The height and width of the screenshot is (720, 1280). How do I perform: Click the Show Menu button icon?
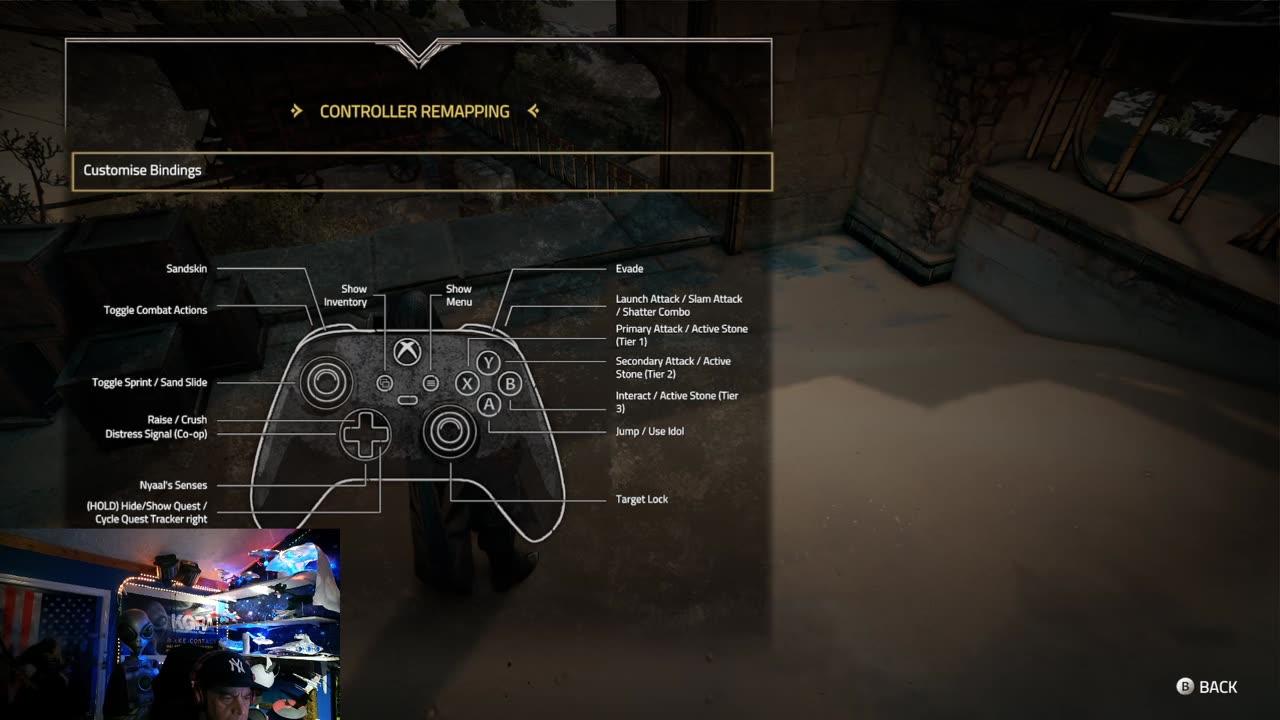[x=430, y=380]
